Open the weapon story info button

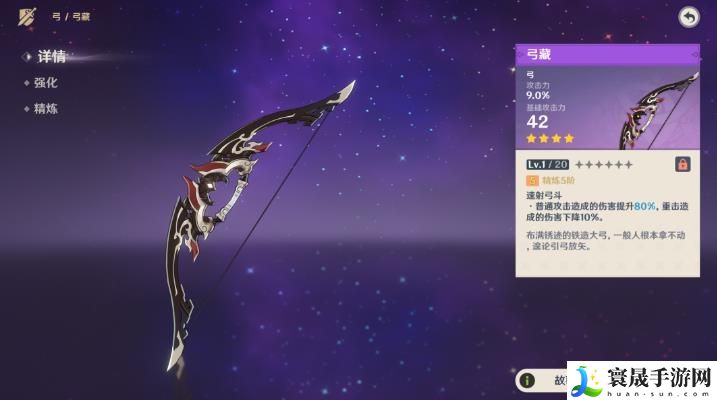pyautogui.click(x=527, y=381)
